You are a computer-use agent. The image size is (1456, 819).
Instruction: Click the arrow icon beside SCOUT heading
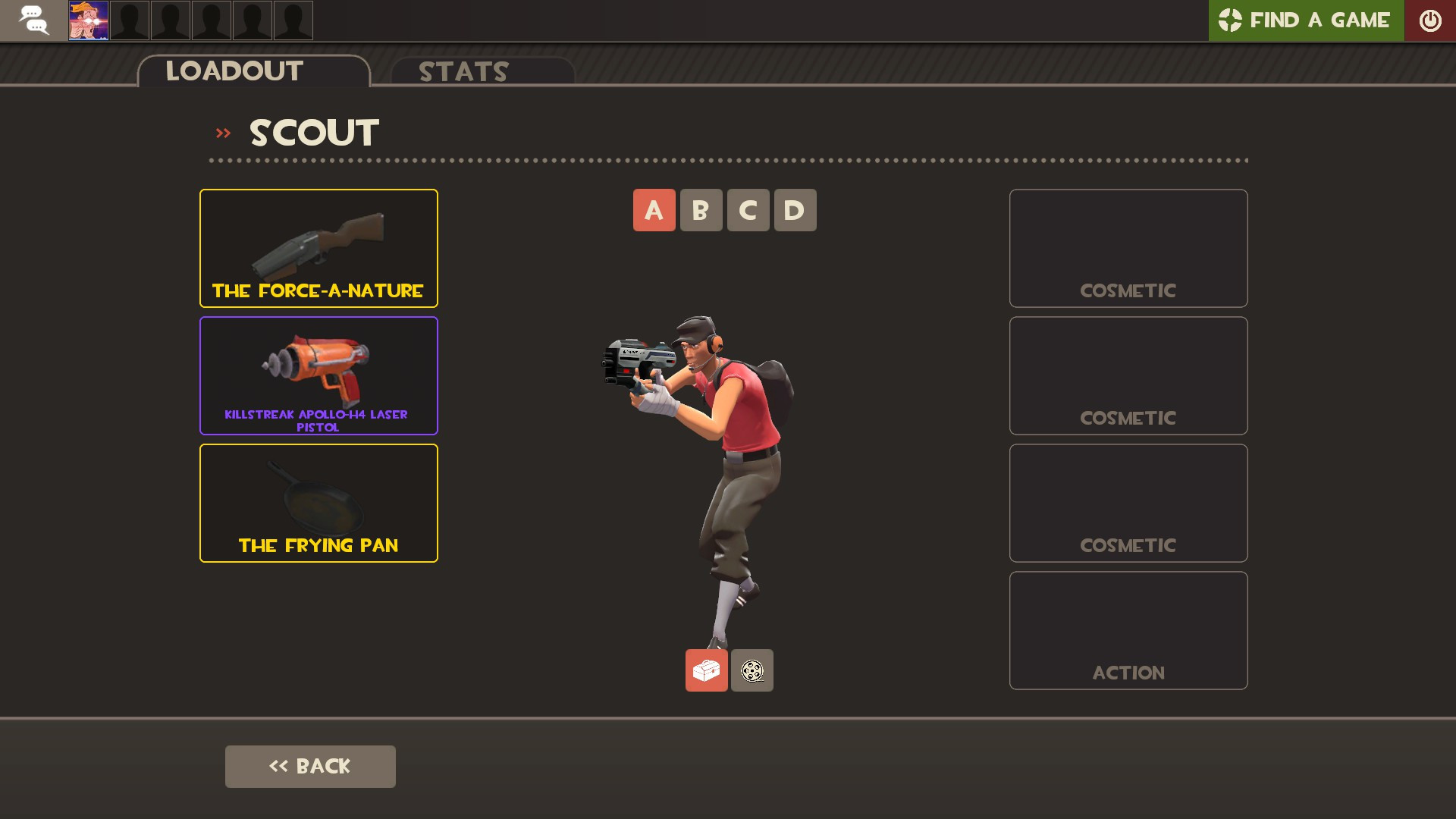point(223,132)
